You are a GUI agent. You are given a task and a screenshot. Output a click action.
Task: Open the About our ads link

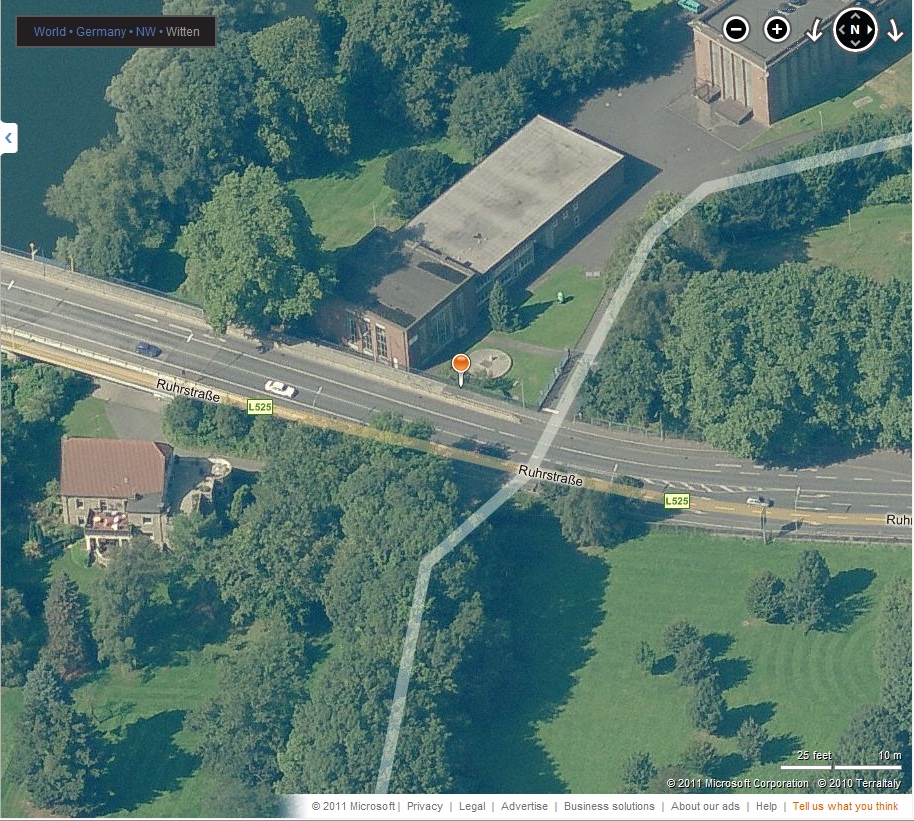pos(705,806)
